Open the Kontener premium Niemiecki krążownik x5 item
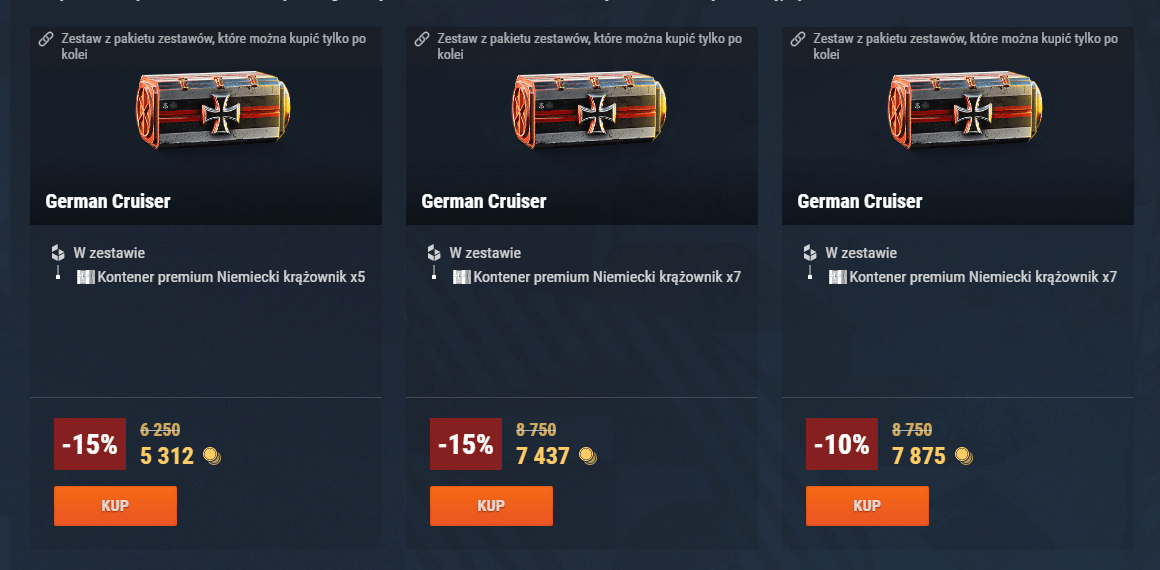 (x=231, y=277)
